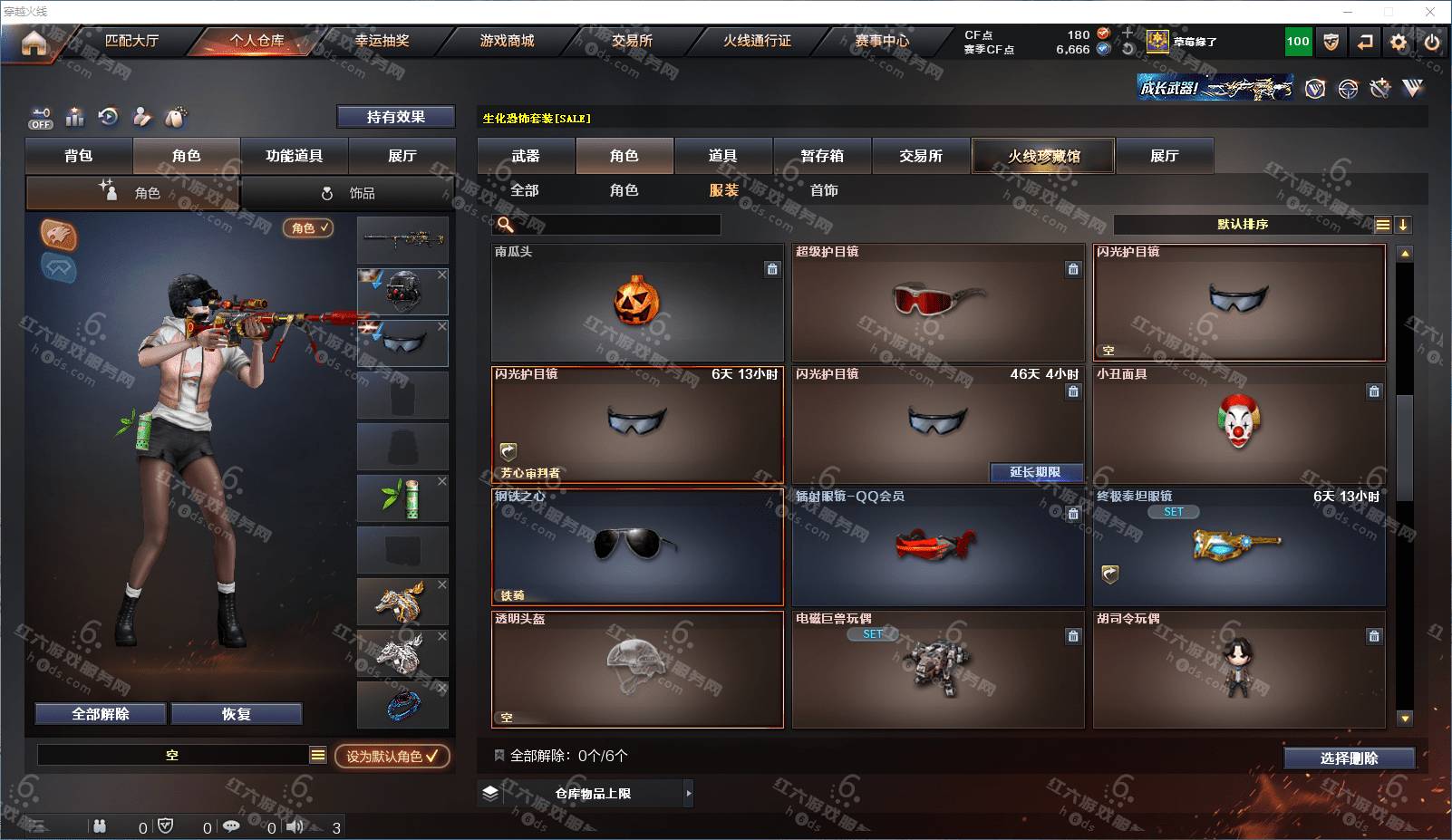This screenshot has height=840, width=1452.
Task: Select the 小丑面具 clown mask item
Action: 1238,424
